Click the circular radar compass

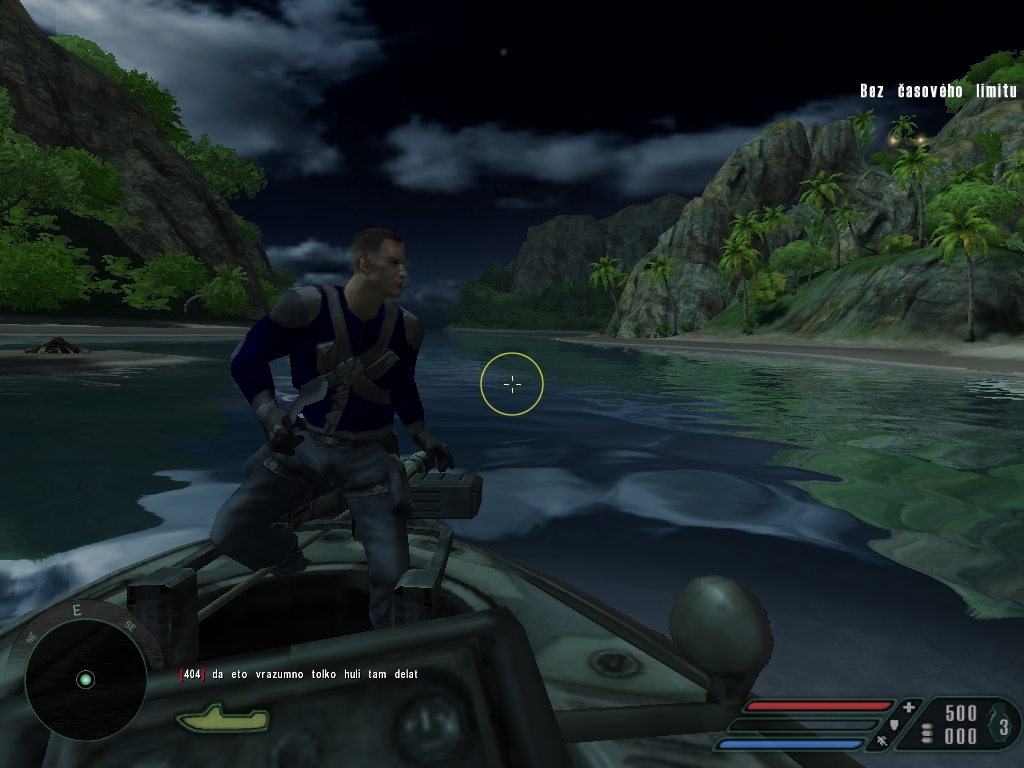(x=85, y=679)
